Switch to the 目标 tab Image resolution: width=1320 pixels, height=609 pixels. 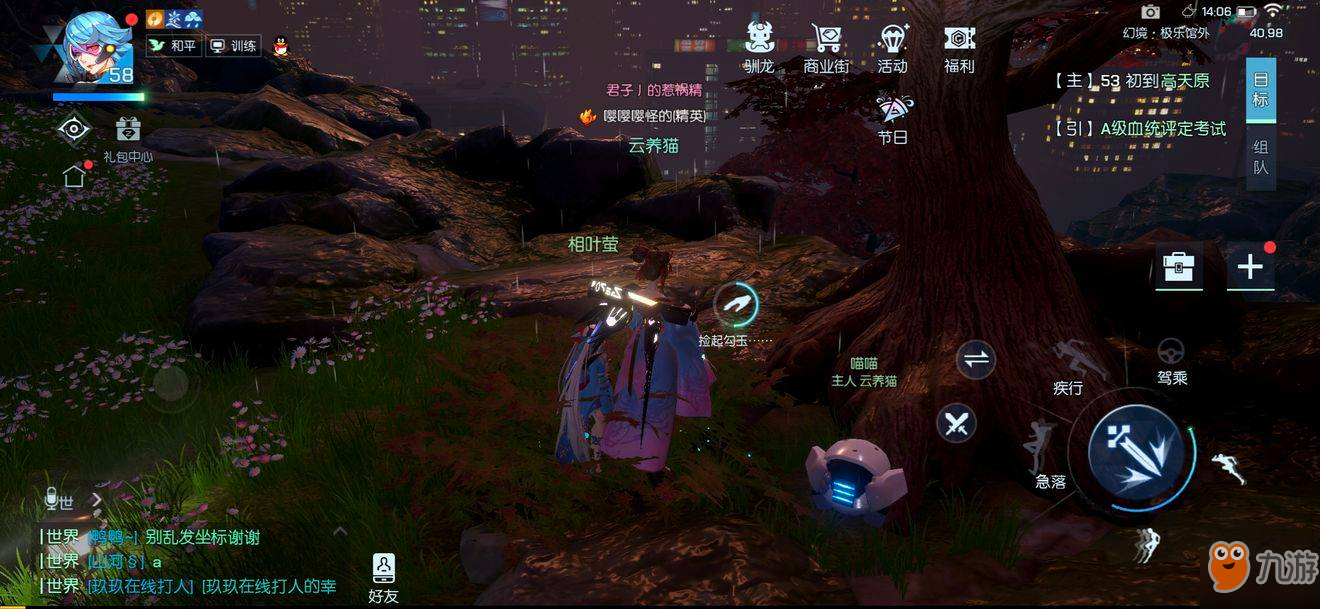[1261, 89]
